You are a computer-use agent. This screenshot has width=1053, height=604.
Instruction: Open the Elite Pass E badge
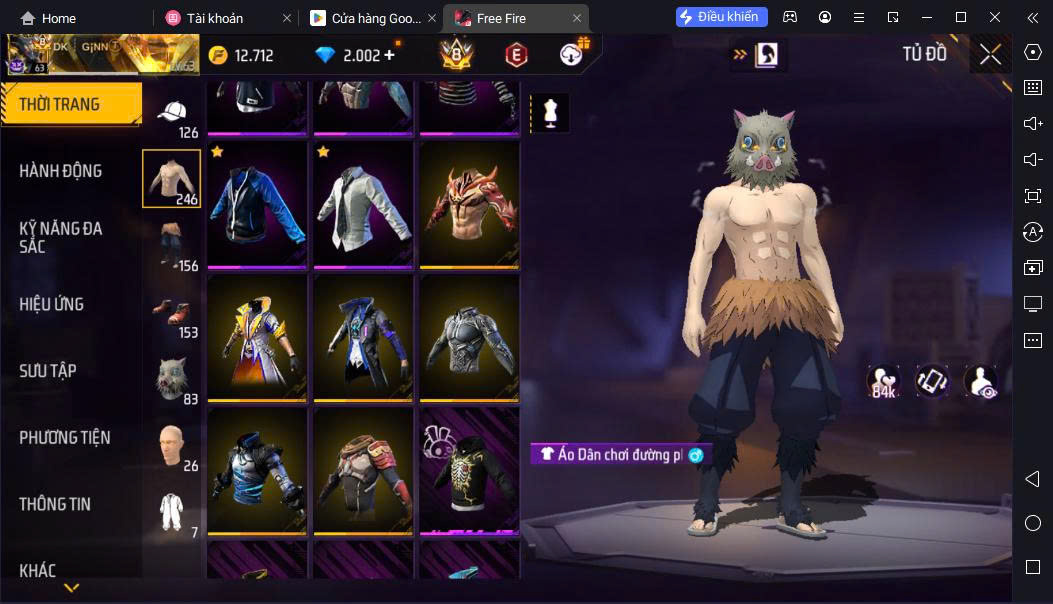(516, 55)
